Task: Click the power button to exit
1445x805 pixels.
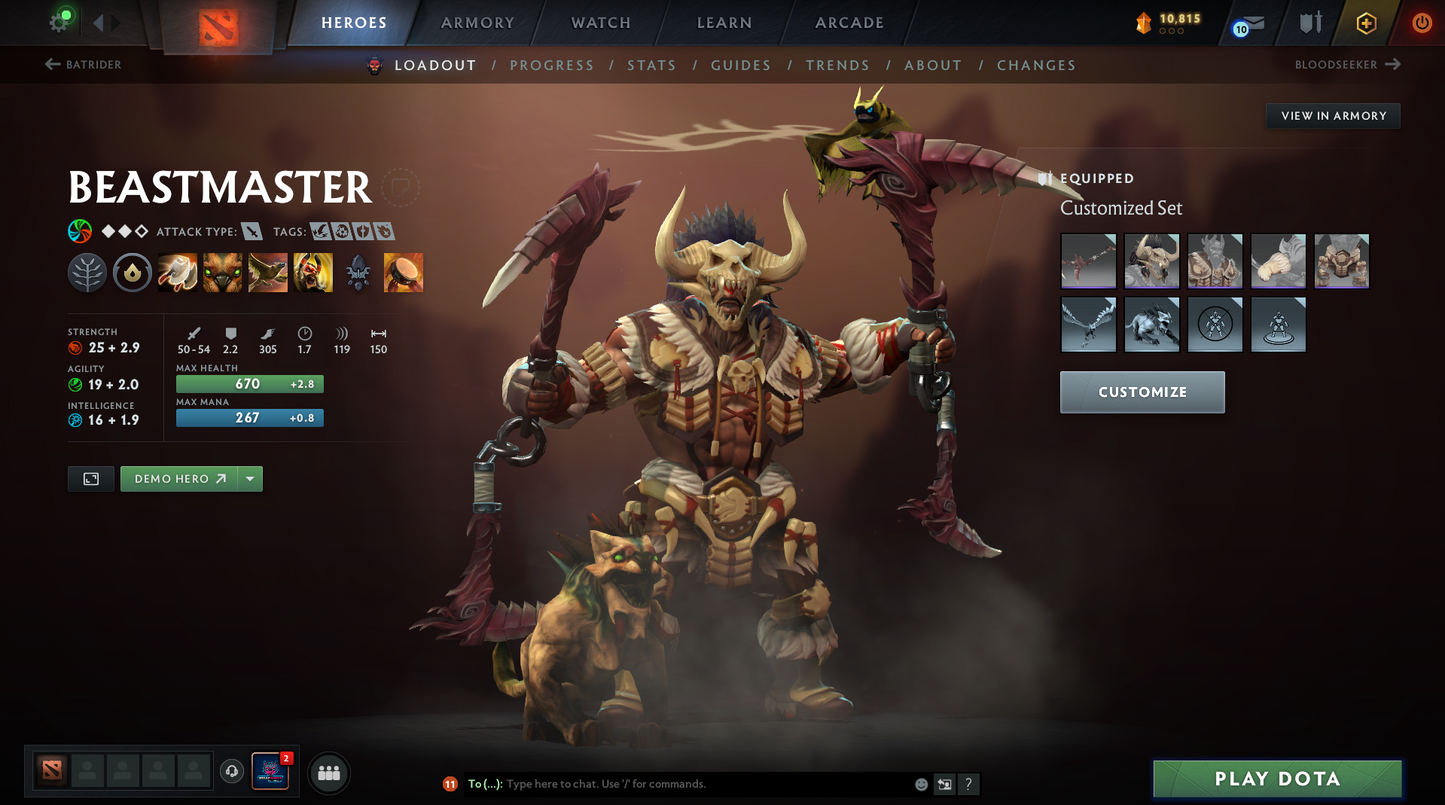Action: point(1421,23)
